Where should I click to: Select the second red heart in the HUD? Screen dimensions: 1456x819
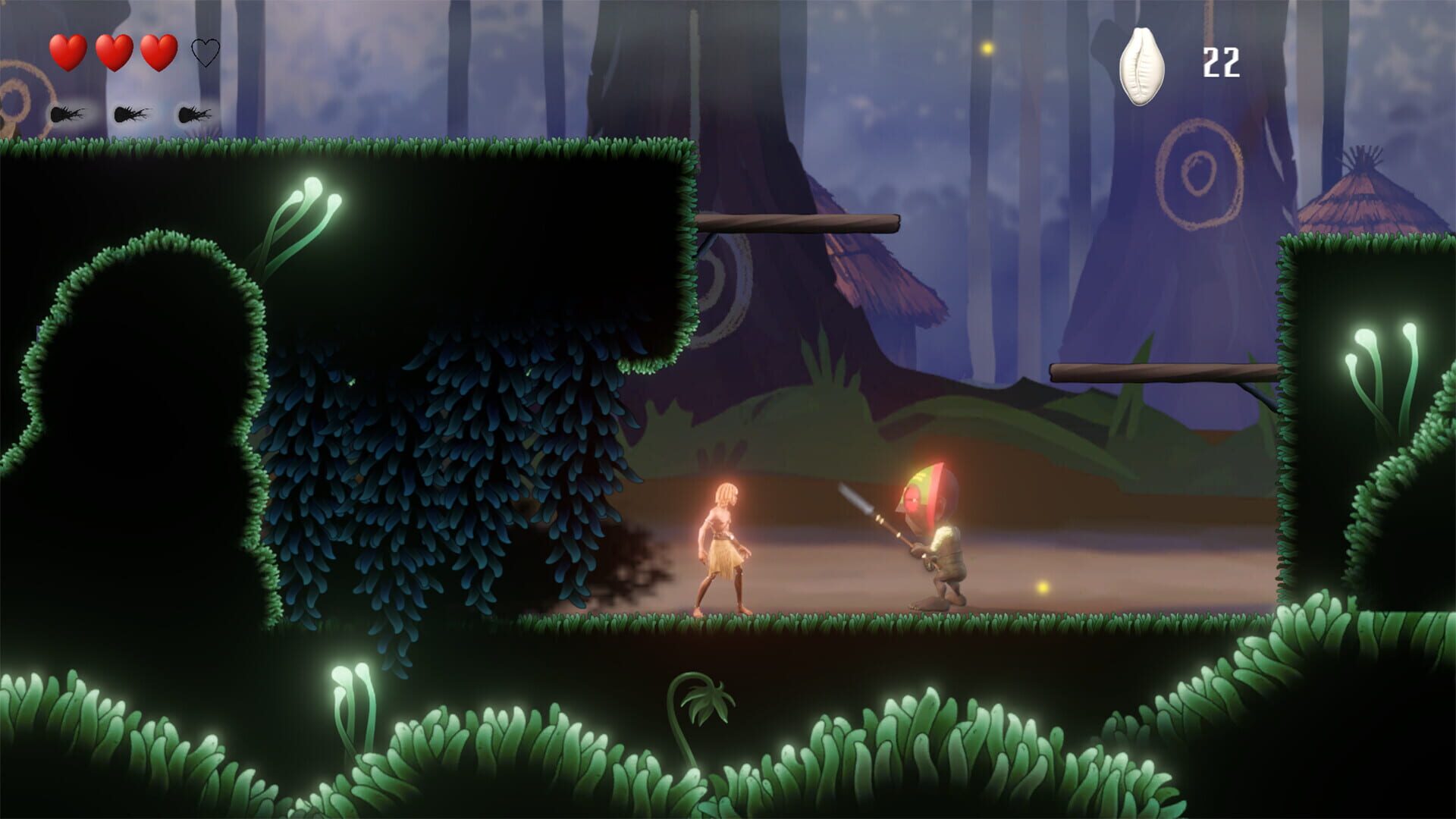pos(115,52)
